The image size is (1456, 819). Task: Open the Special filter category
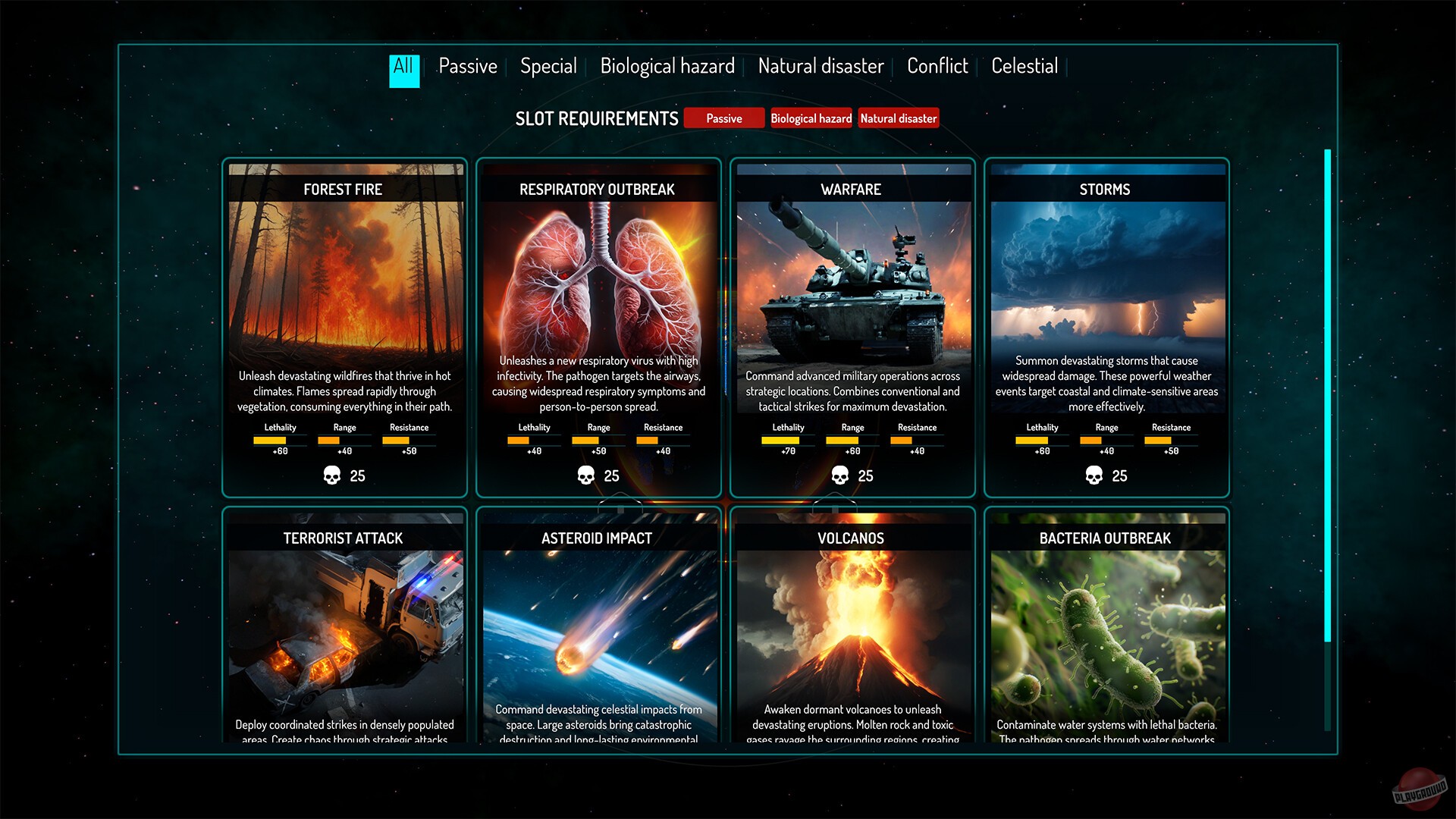(x=548, y=66)
